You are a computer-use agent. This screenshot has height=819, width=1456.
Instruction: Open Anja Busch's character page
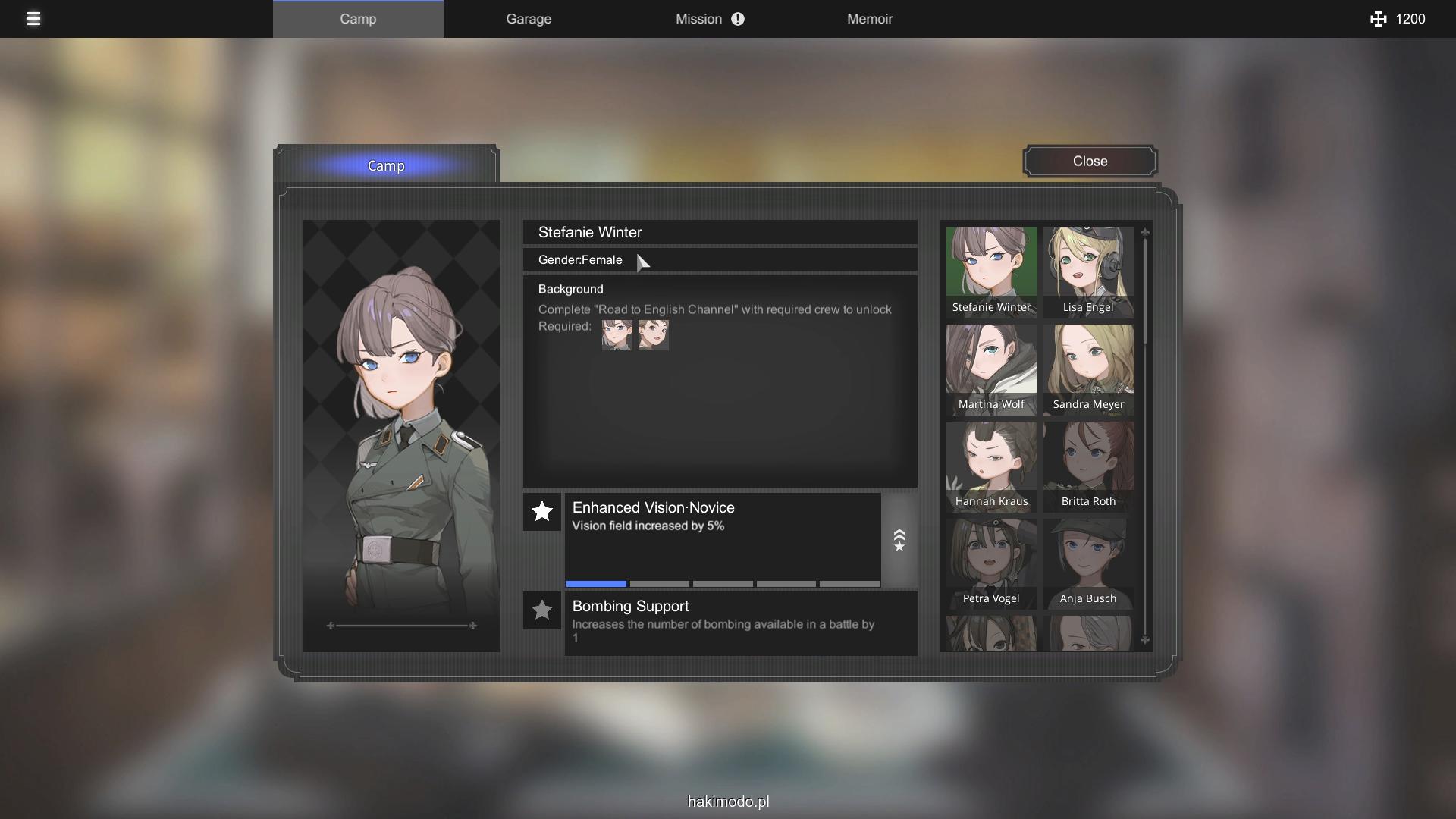(x=1088, y=563)
